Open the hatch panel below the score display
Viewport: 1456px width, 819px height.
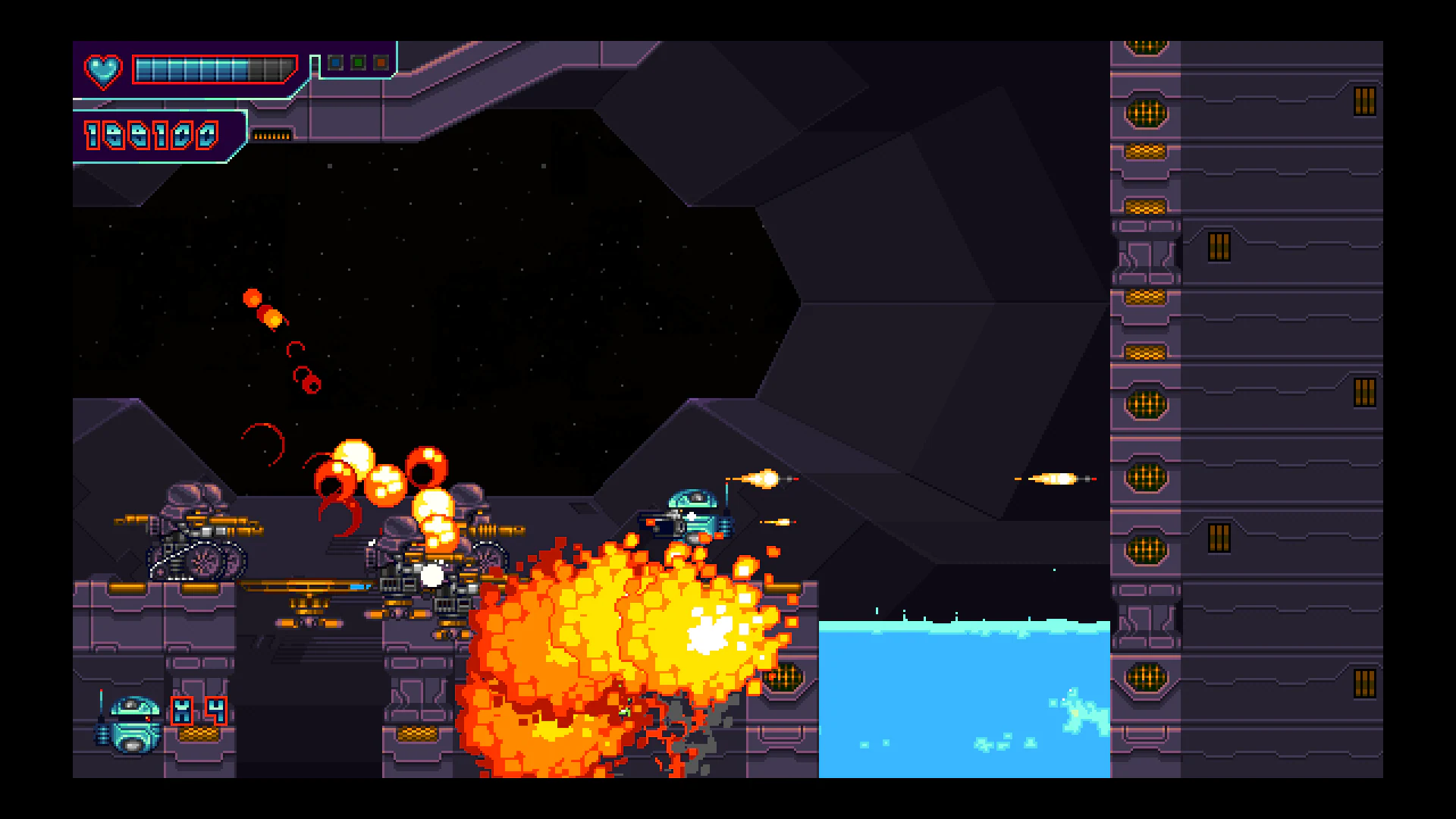(x=273, y=136)
